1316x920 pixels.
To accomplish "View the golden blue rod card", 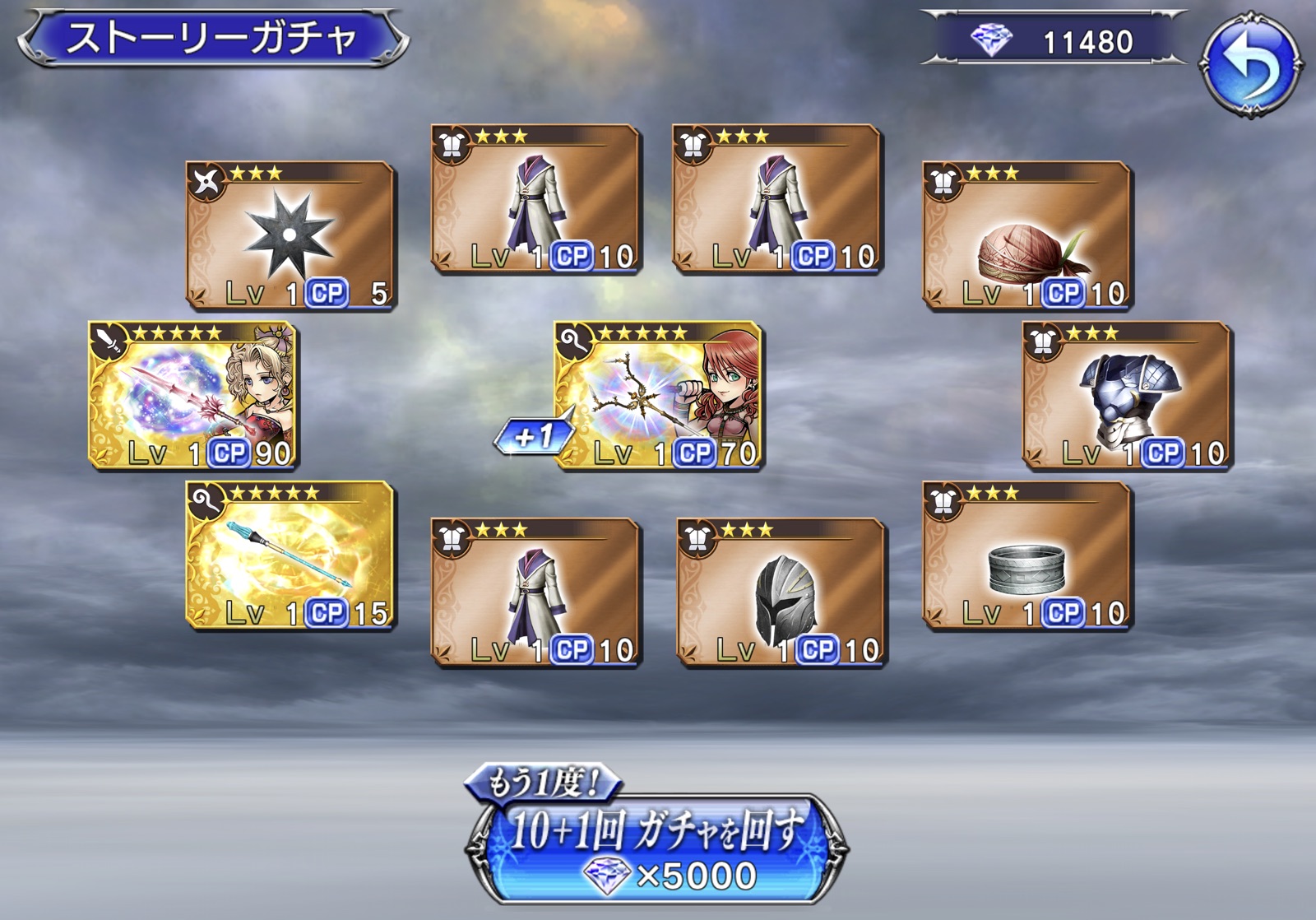I will click(290, 555).
